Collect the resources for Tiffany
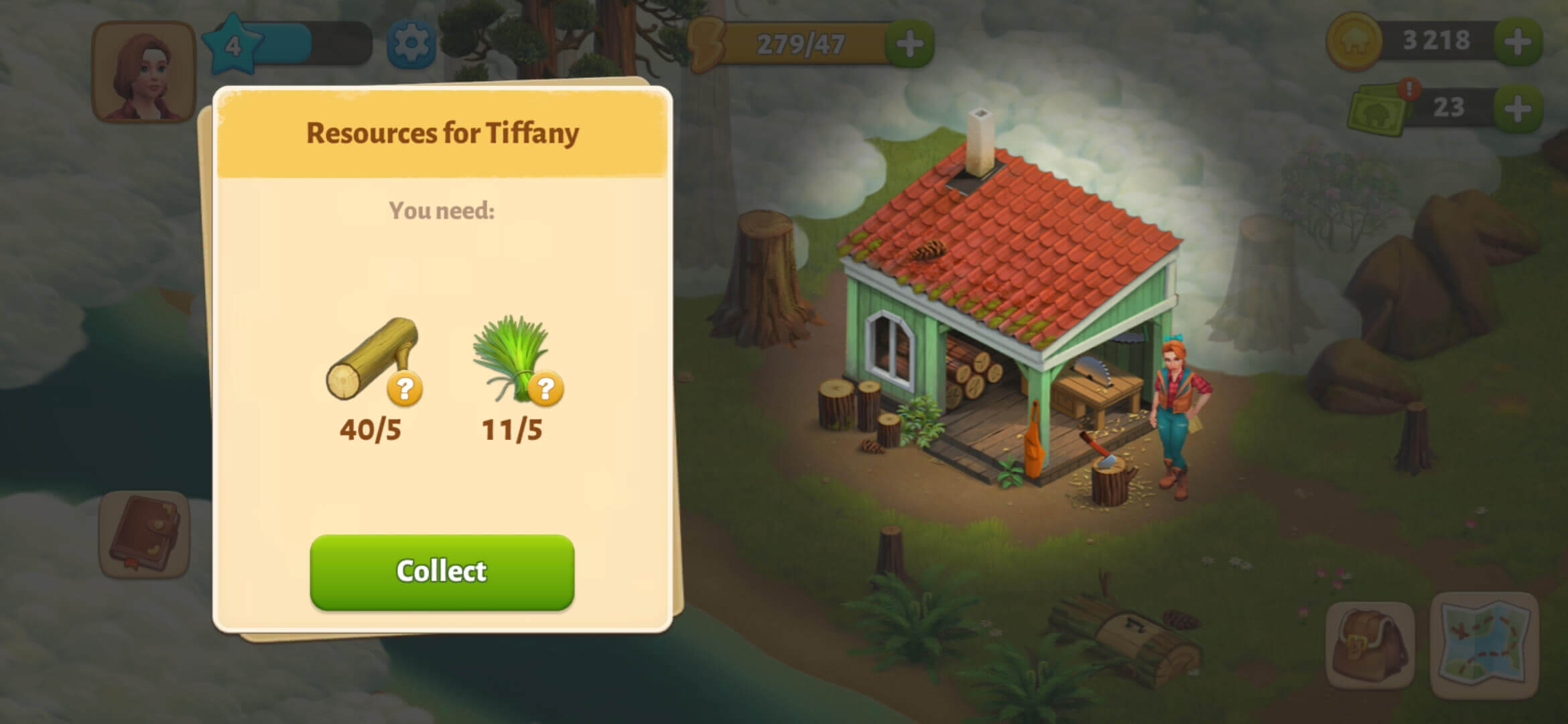The width and height of the screenshot is (1568, 724). 442,572
